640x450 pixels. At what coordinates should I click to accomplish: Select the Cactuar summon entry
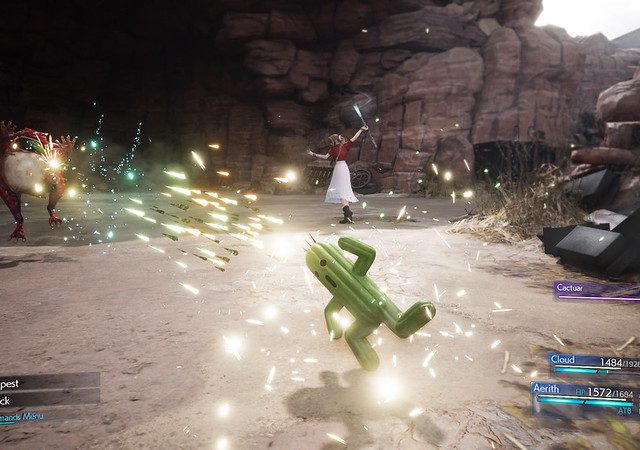[x=596, y=288]
